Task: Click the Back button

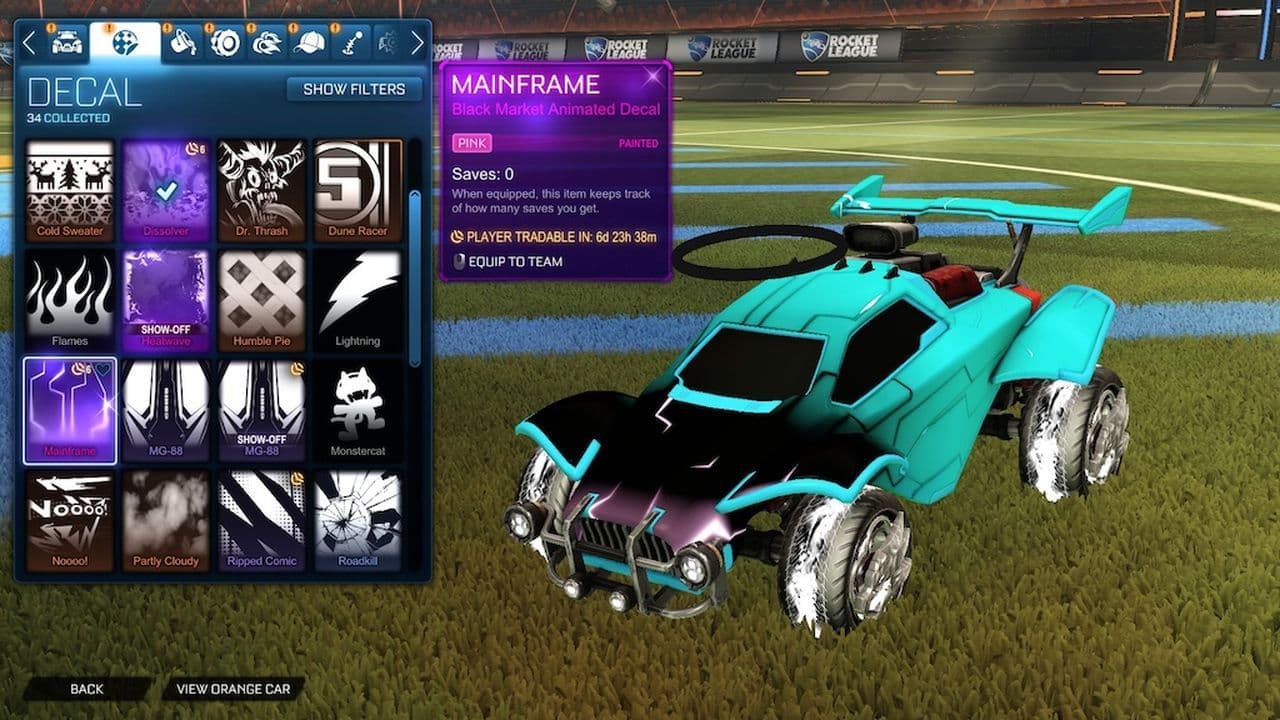Action: pyautogui.click(x=88, y=689)
